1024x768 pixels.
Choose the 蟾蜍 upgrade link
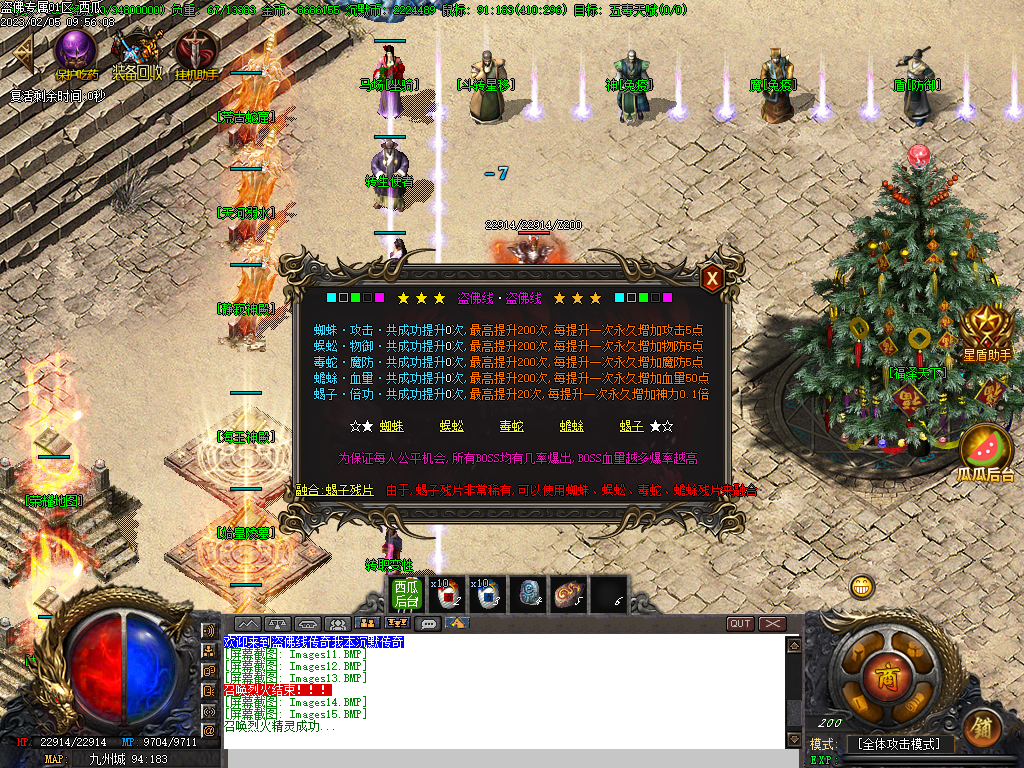(572, 426)
